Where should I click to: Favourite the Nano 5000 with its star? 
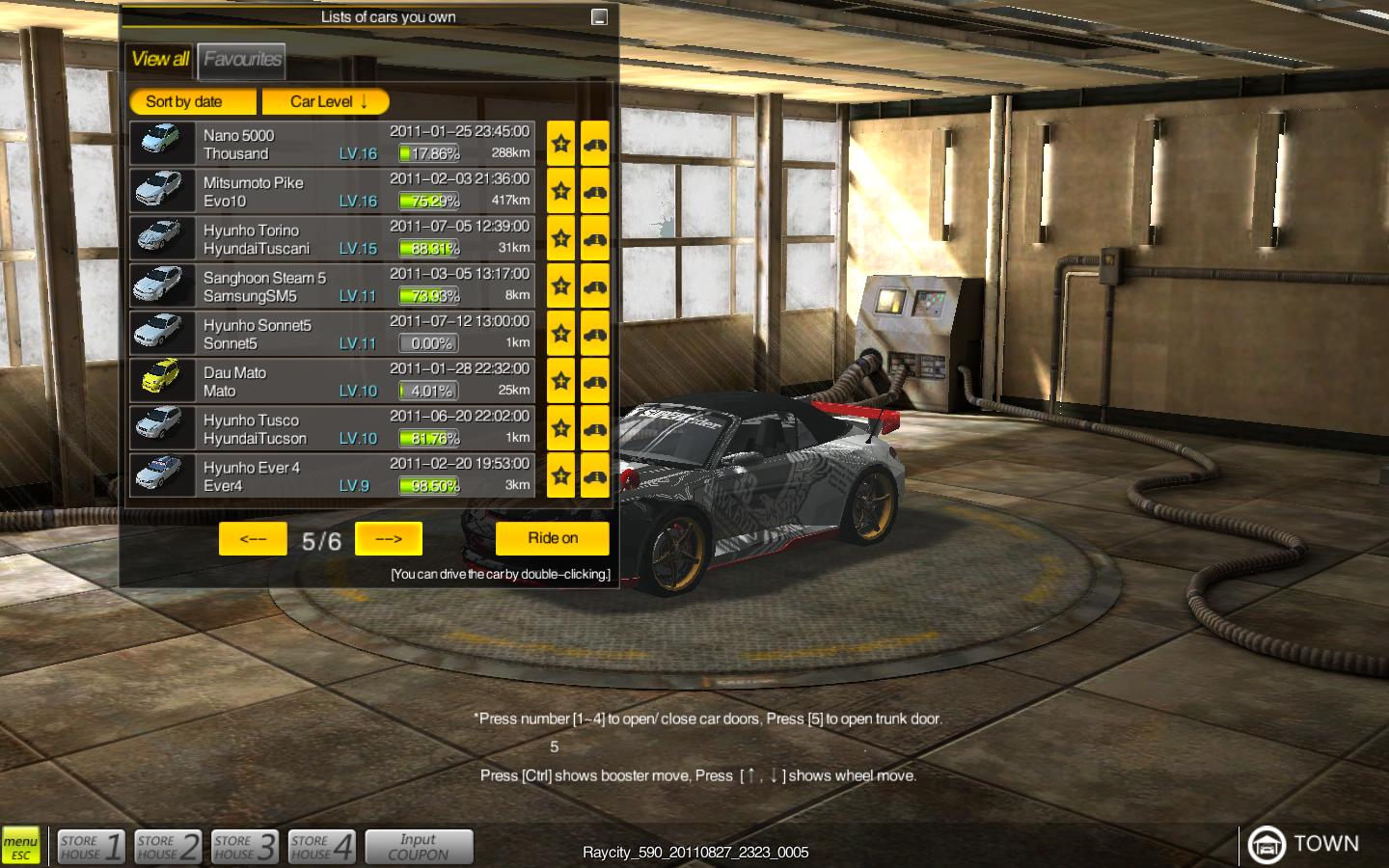[x=560, y=144]
